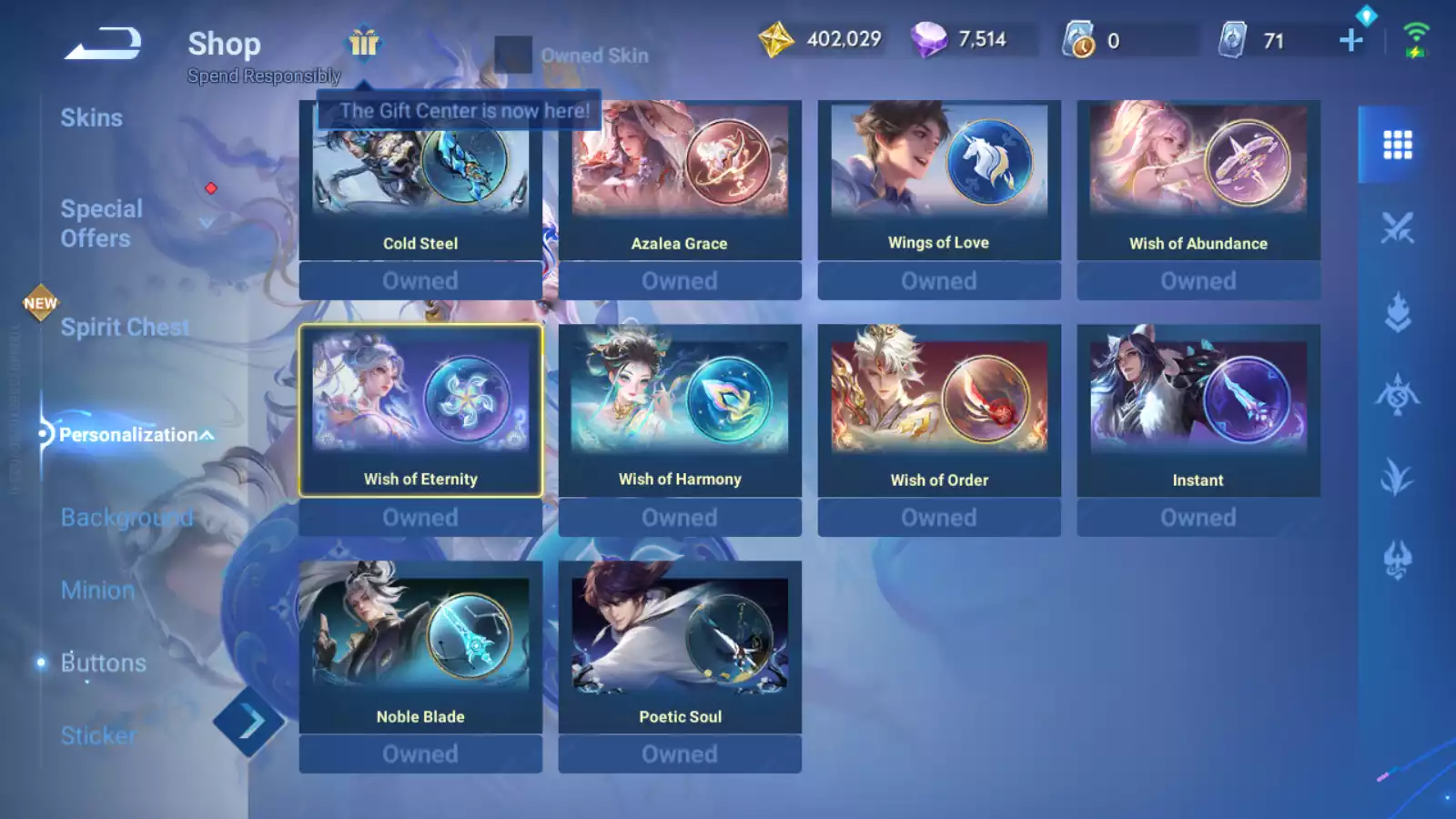This screenshot has width=1456, height=819.
Task: Select the Cold Steel button skin
Action: [420, 180]
